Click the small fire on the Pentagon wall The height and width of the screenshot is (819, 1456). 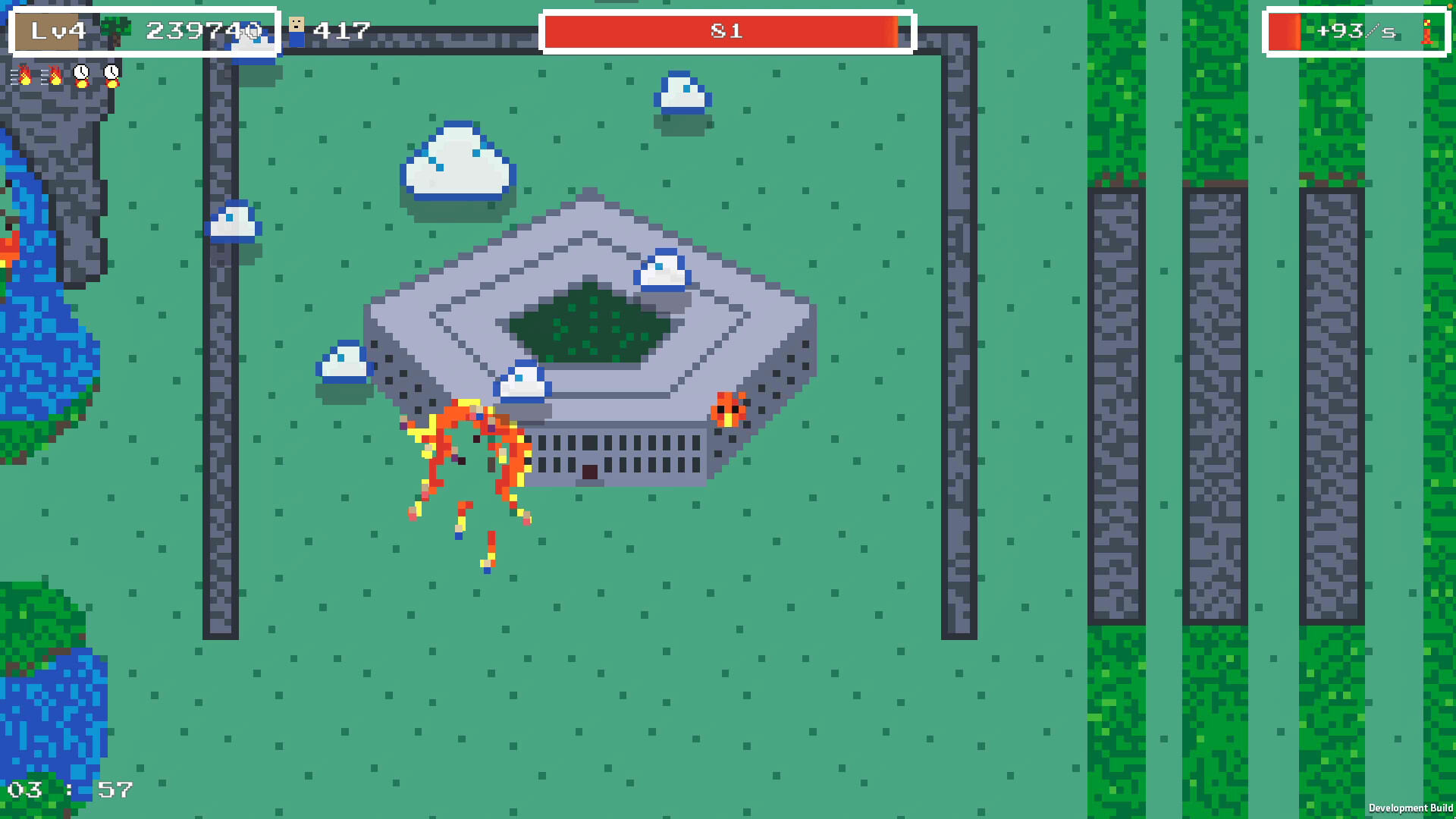tap(728, 409)
